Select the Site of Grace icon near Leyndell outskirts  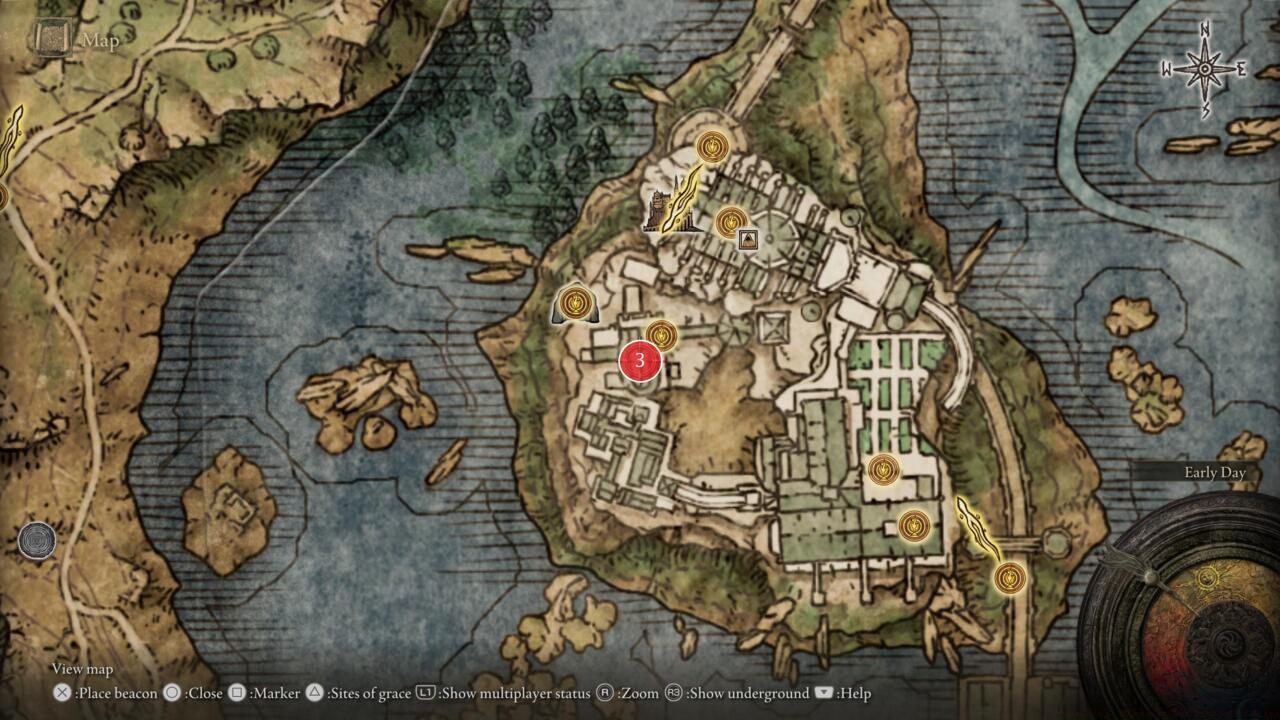click(1009, 577)
